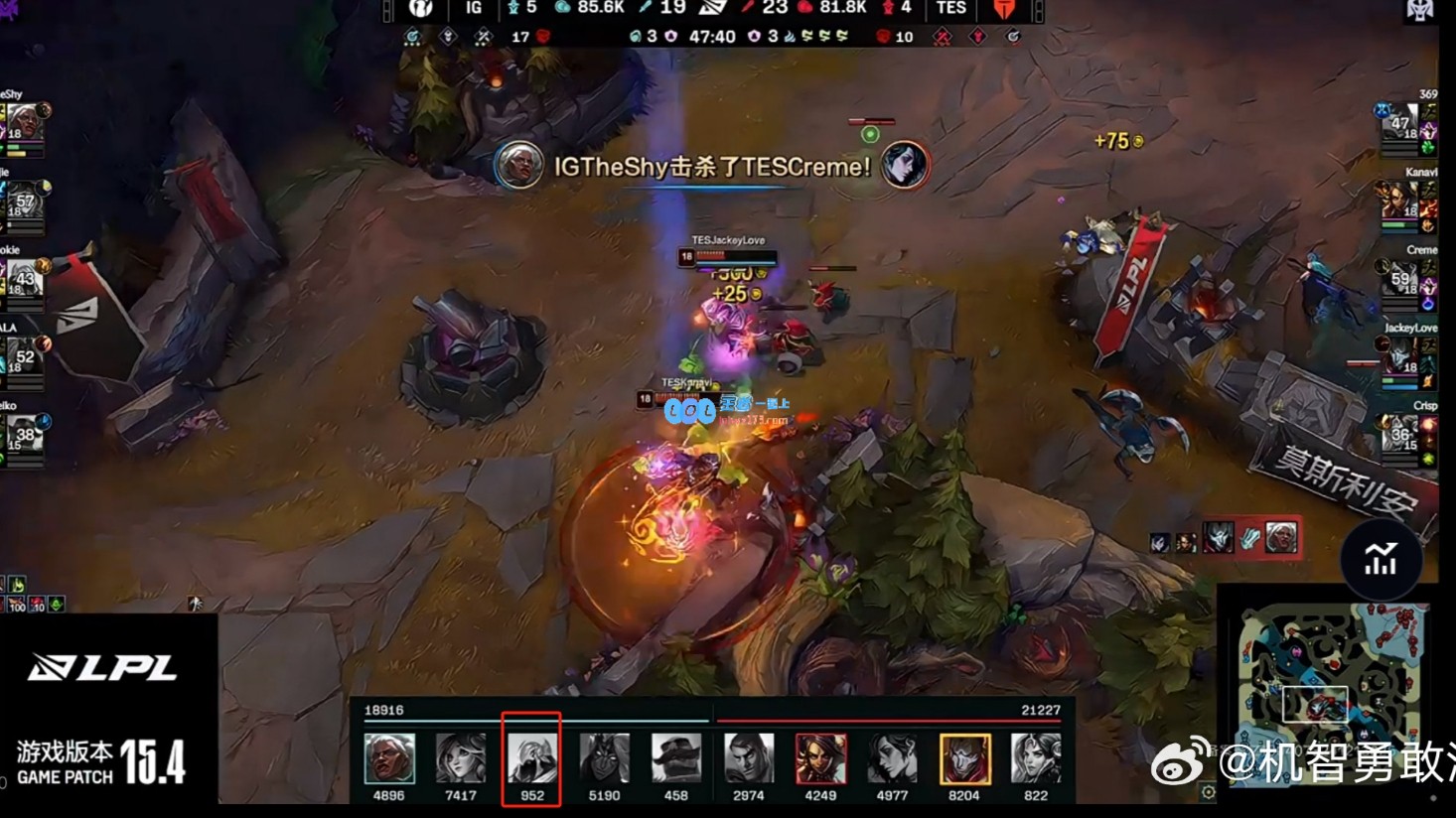Select Kanavi's portrait in the team sidebar
Viewport: 1456px width, 818px height.
[1398, 201]
